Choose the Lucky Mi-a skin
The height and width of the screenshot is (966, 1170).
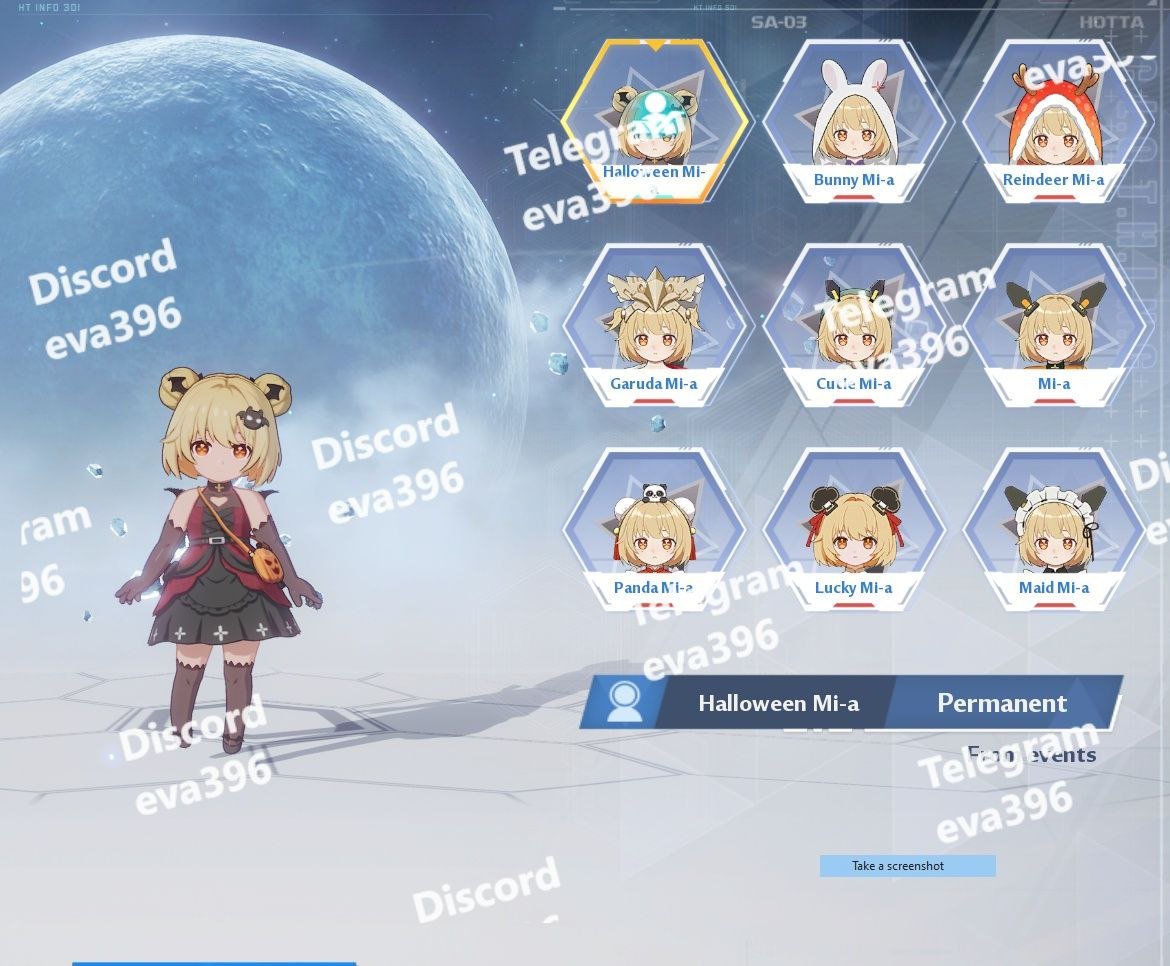pyautogui.click(x=853, y=530)
